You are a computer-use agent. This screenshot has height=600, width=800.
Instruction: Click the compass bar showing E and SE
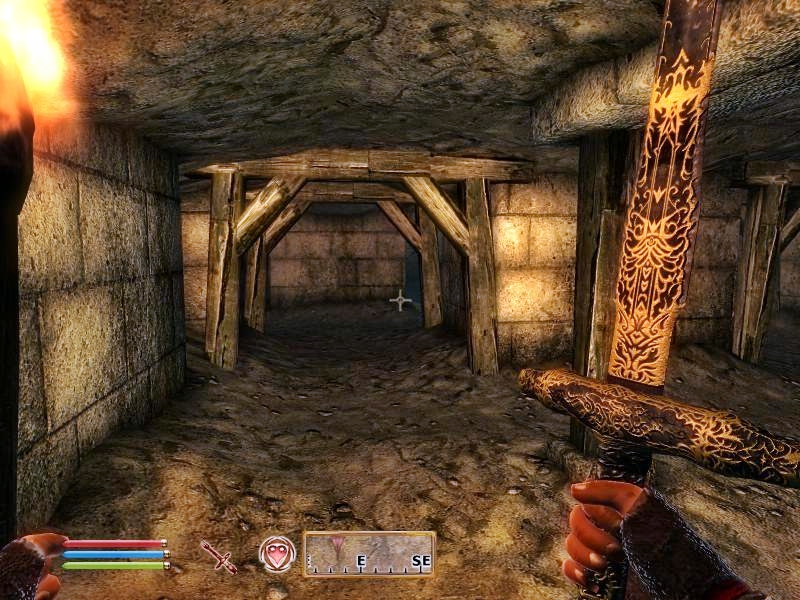[369, 554]
